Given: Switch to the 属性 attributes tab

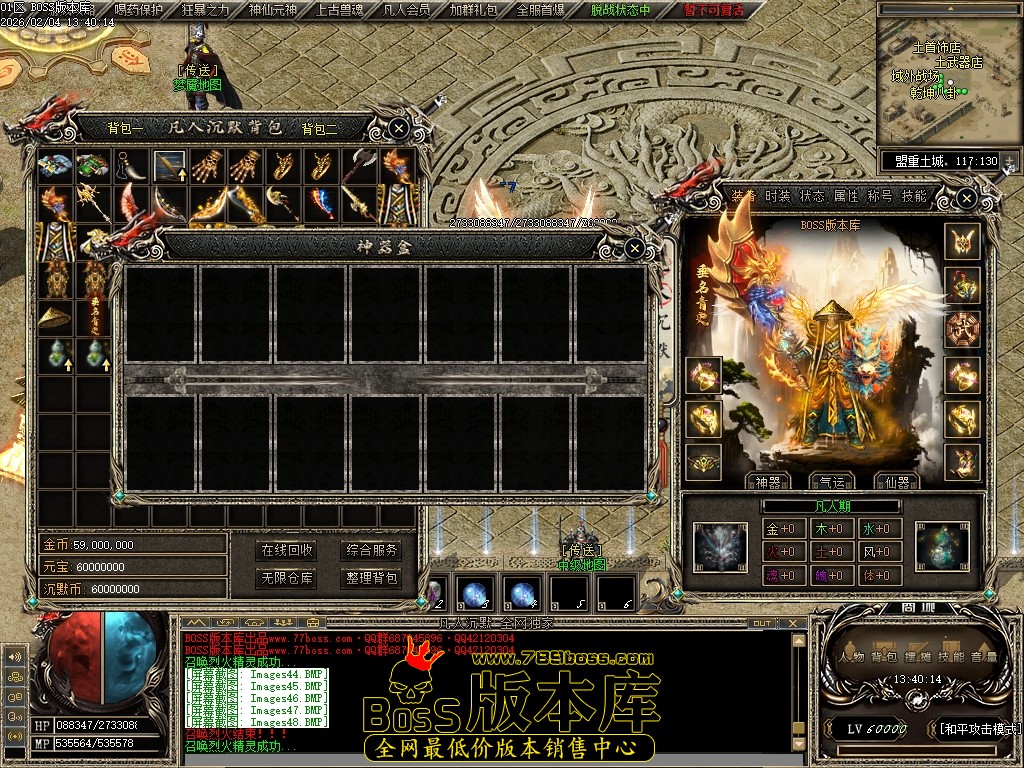Looking at the screenshot, I should coord(846,196).
